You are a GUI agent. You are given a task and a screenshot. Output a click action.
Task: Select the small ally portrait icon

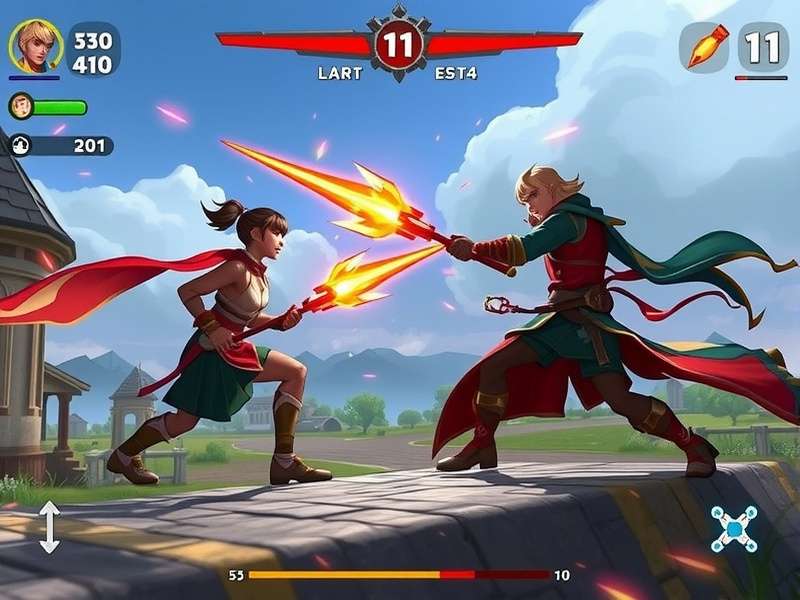pos(21,106)
